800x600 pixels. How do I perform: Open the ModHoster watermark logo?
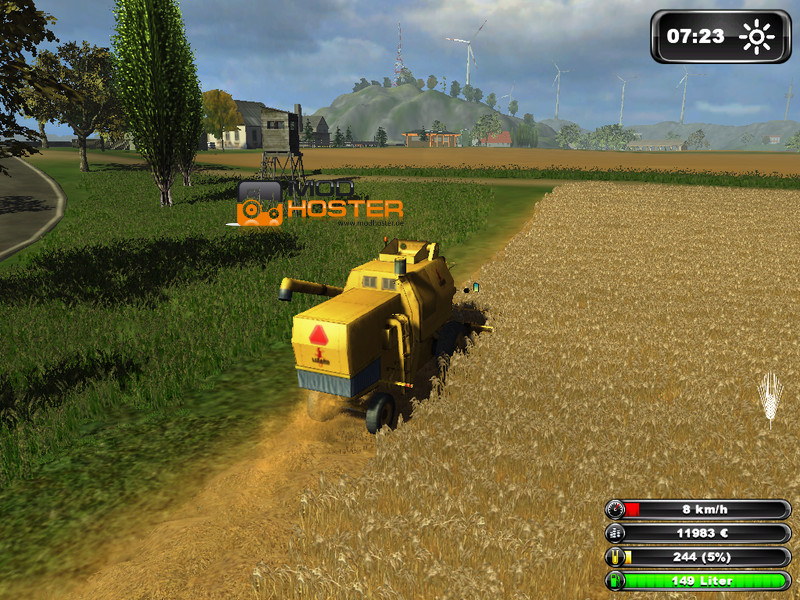[319, 204]
